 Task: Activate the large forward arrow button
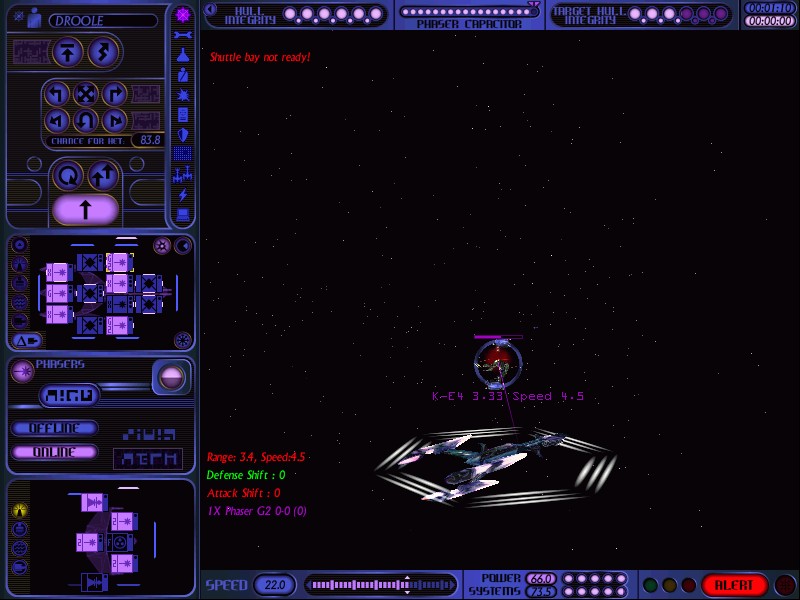pos(86,209)
